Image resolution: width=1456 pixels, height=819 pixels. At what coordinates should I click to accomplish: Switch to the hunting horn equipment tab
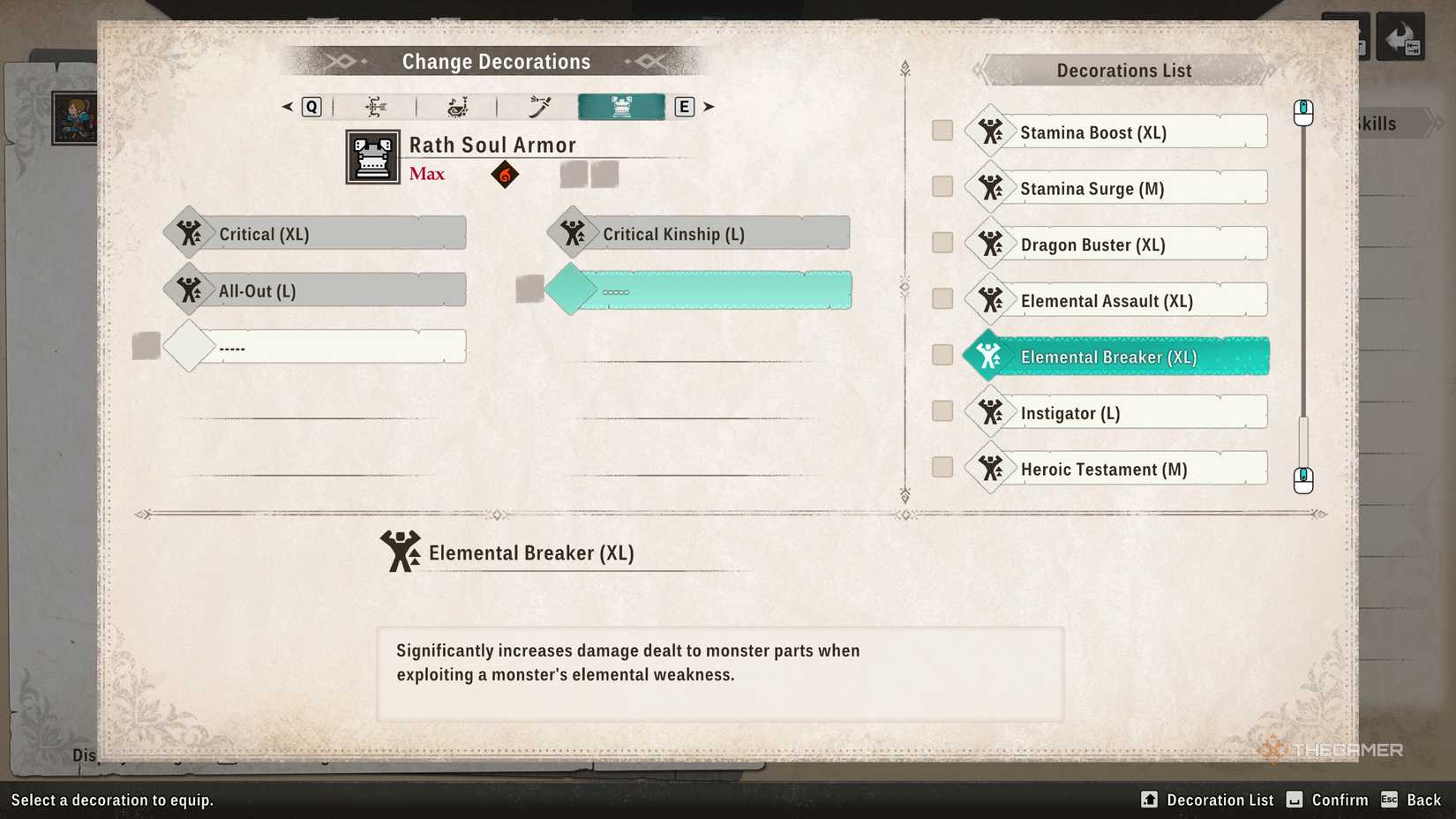click(x=455, y=106)
